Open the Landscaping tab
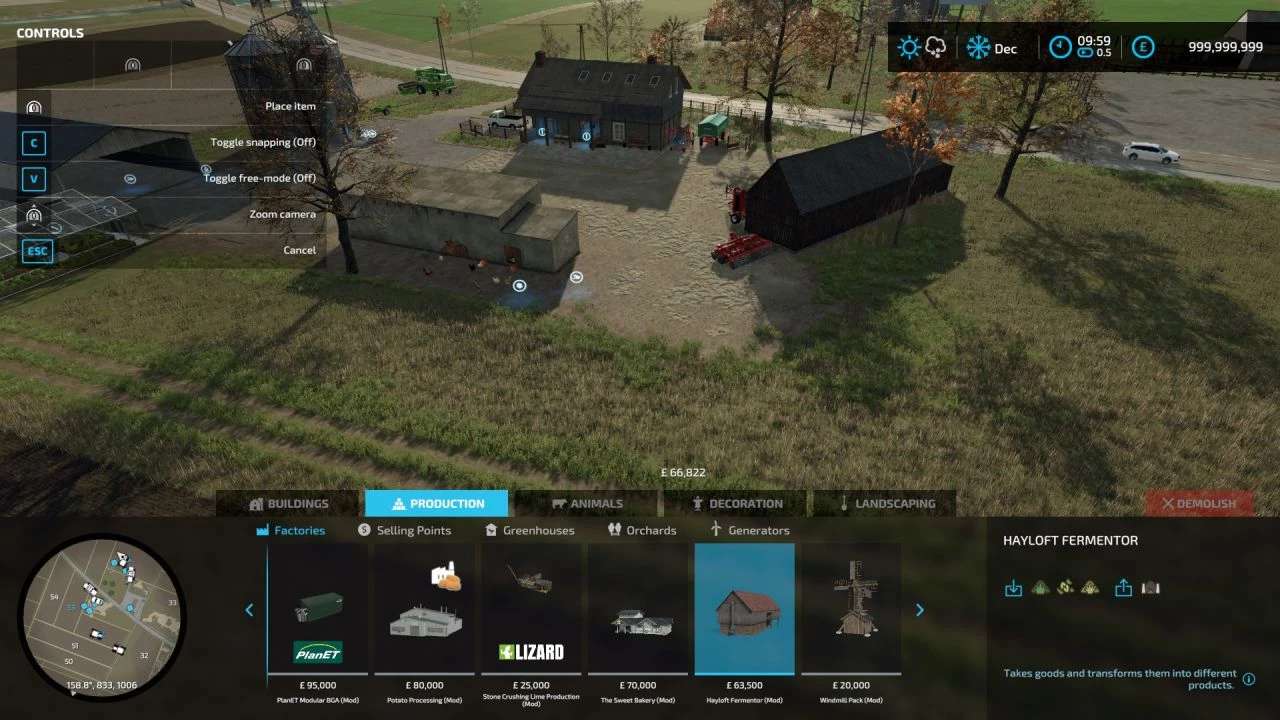 coord(885,504)
